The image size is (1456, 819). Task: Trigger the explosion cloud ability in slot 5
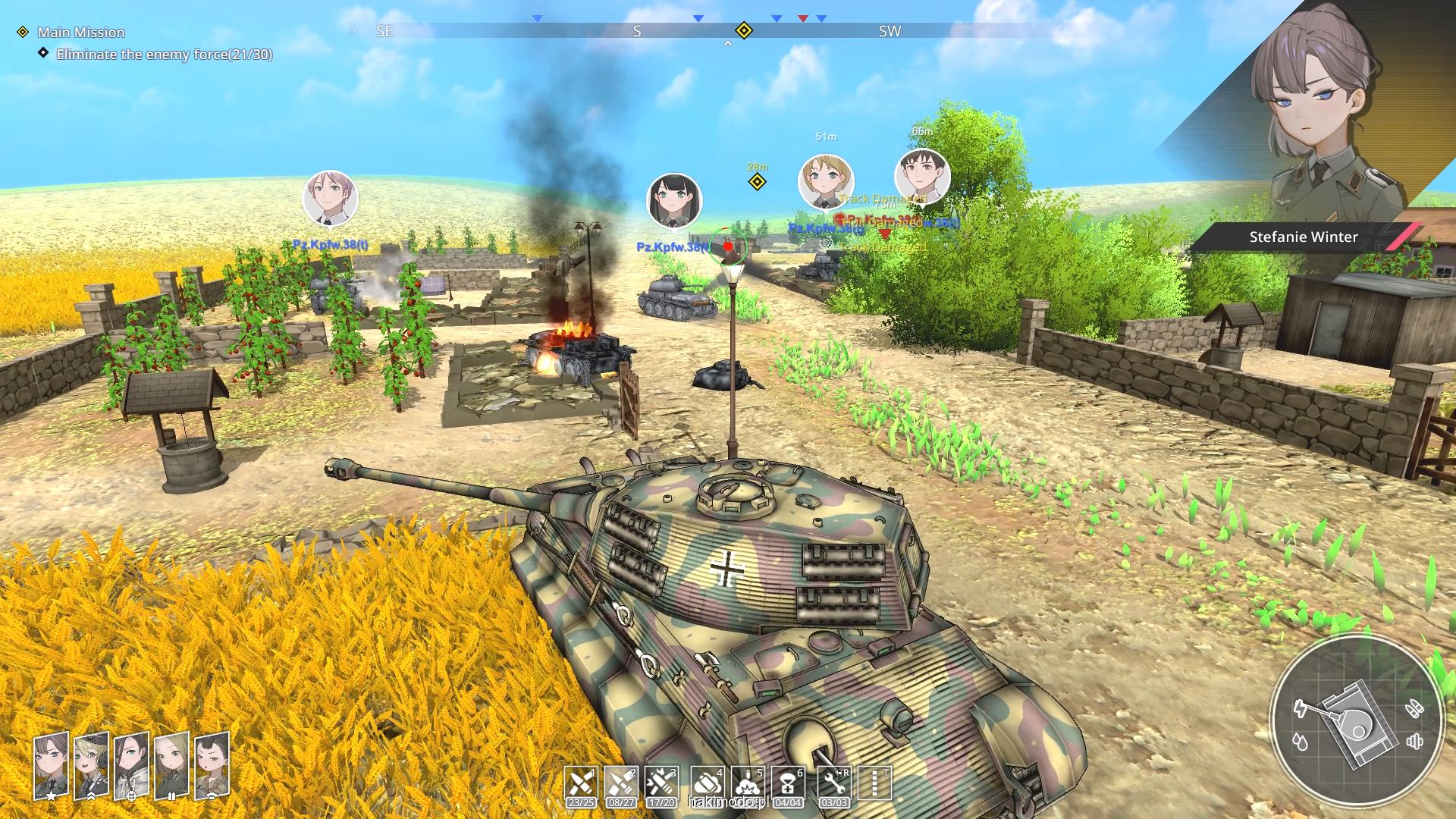[748, 786]
